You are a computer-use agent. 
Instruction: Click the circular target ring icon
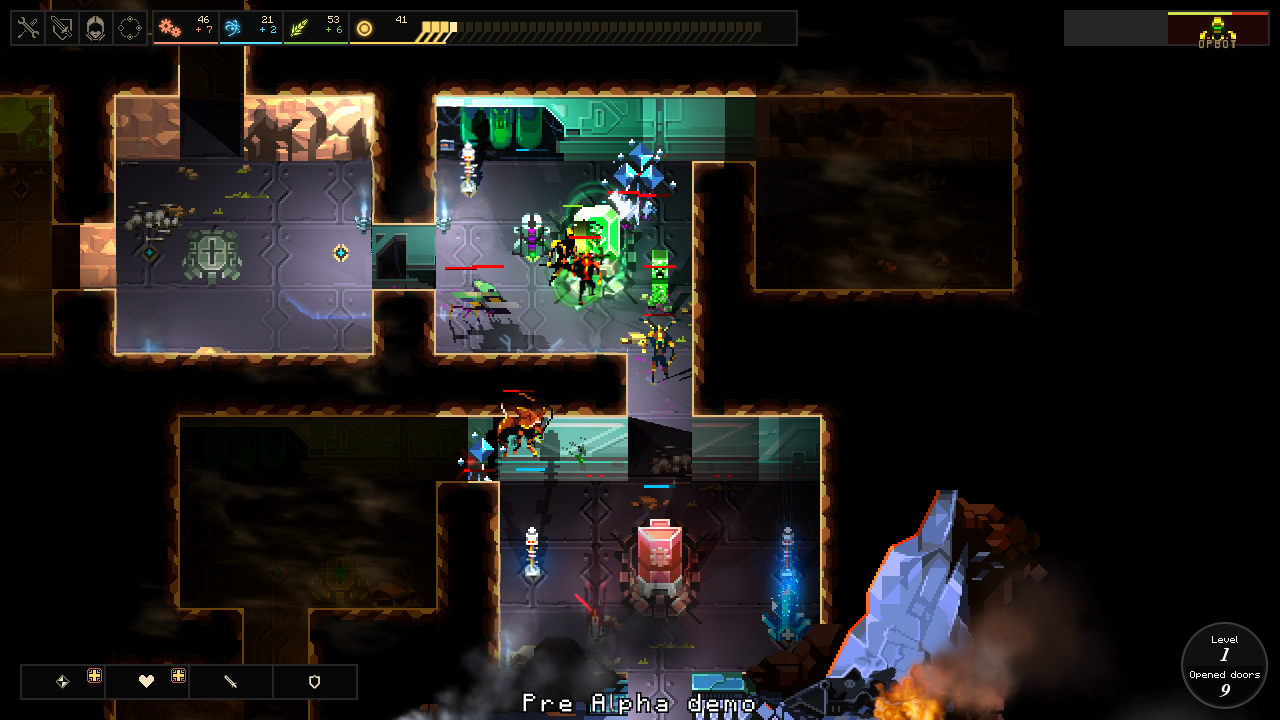[130, 29]
